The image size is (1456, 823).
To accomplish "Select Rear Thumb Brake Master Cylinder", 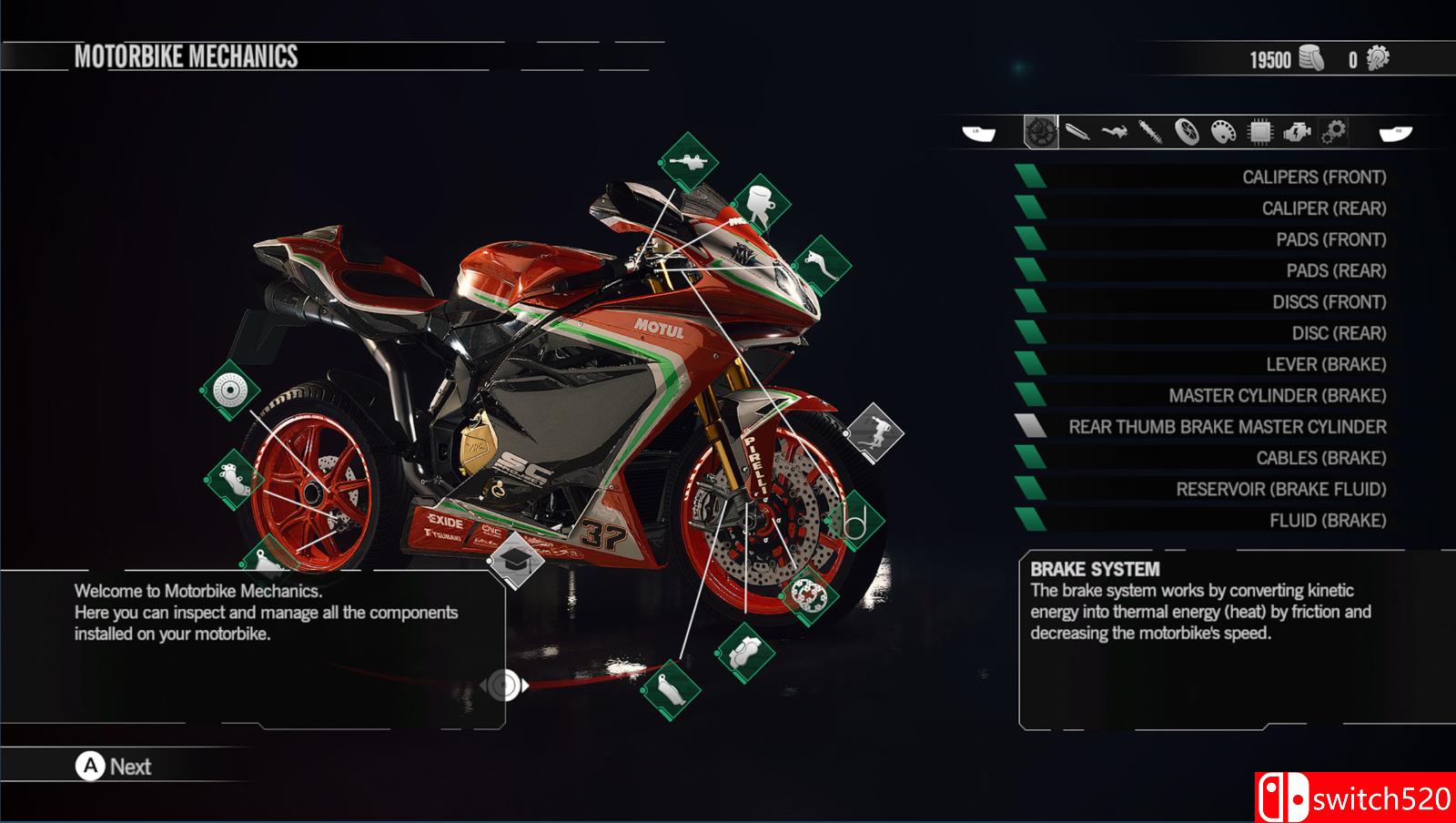I will tap(1227, 427).
